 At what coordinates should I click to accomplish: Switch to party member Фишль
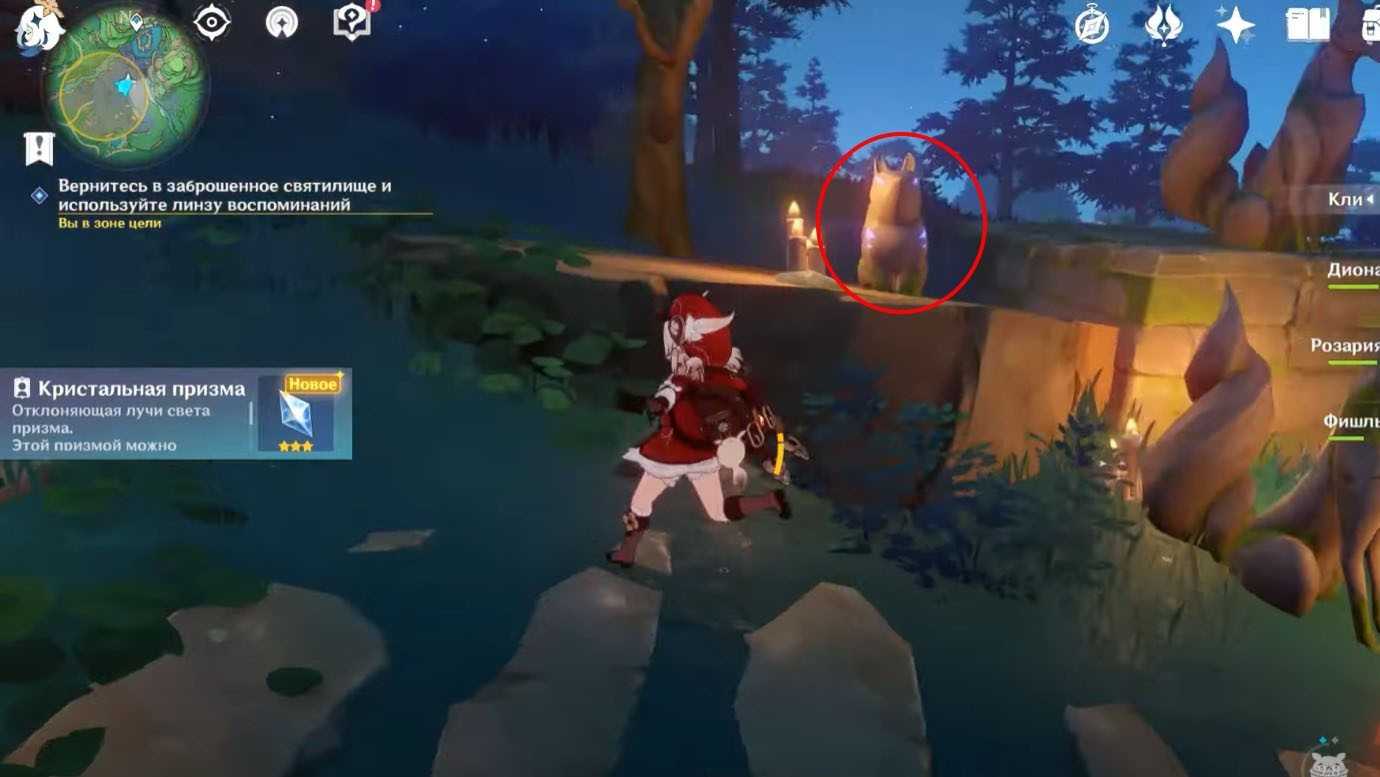[x=1350, y=422]
